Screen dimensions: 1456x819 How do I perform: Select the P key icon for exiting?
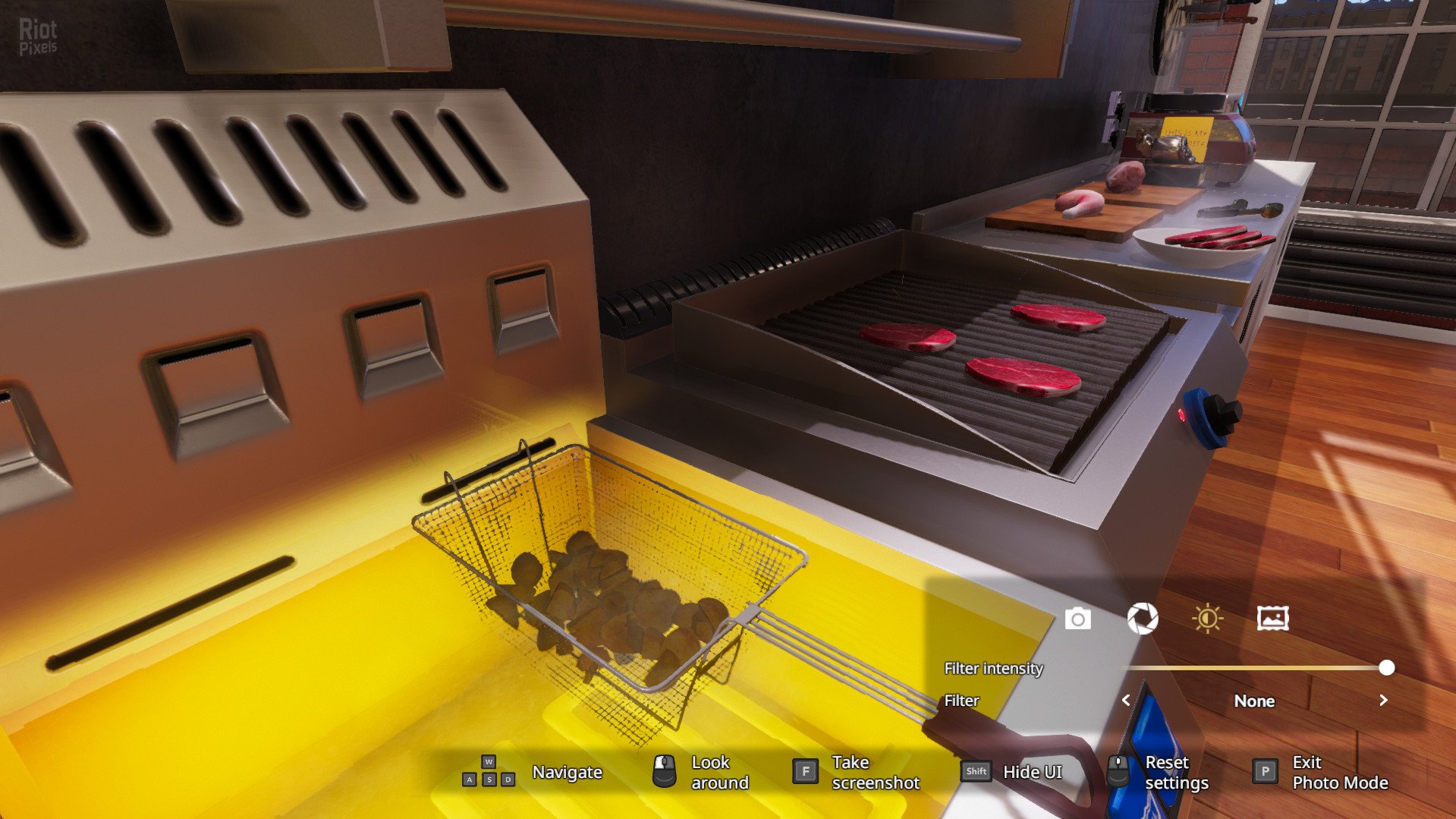coord(1264,771)
